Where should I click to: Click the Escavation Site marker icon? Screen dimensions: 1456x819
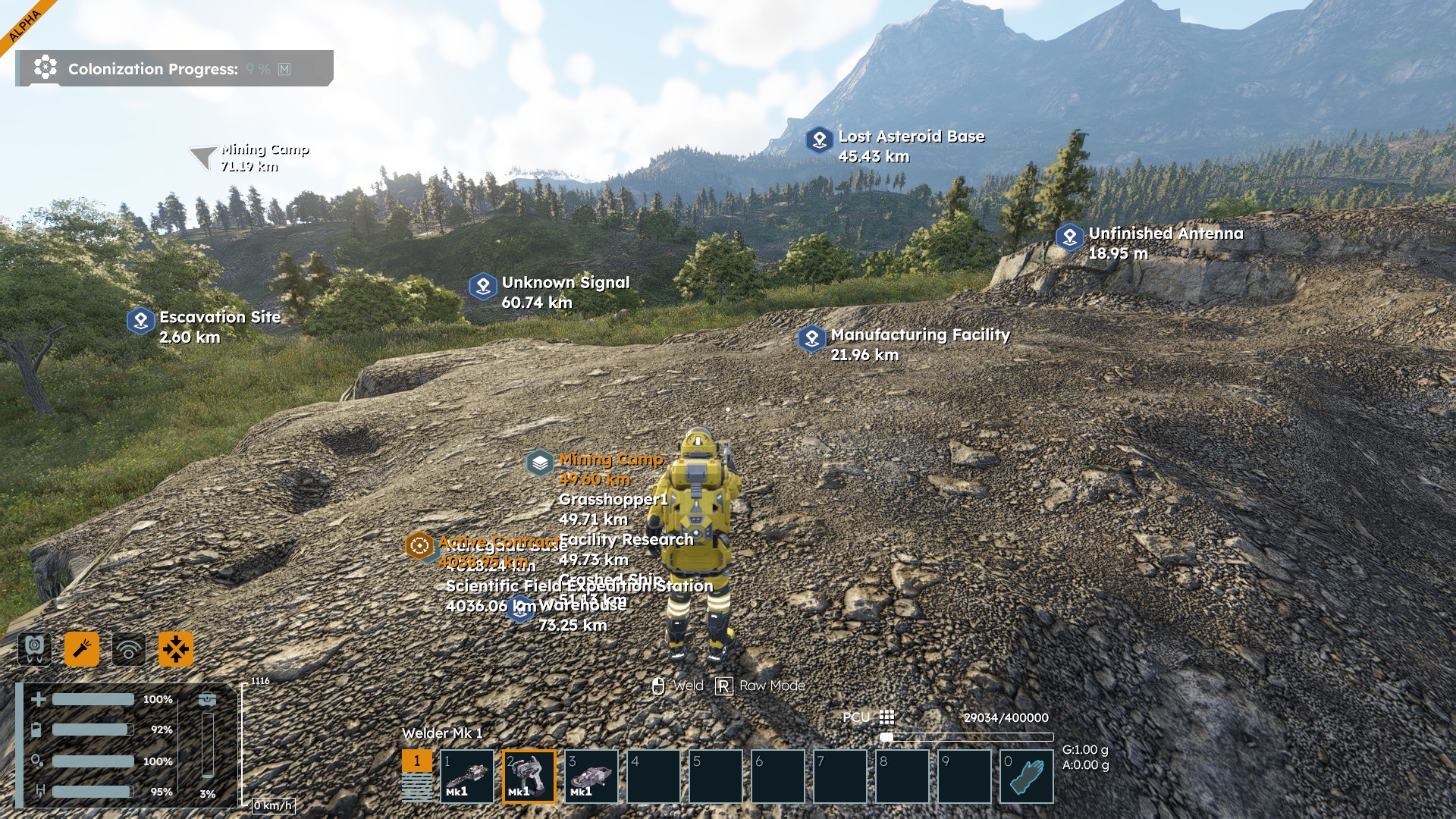[x=141, y=321]
